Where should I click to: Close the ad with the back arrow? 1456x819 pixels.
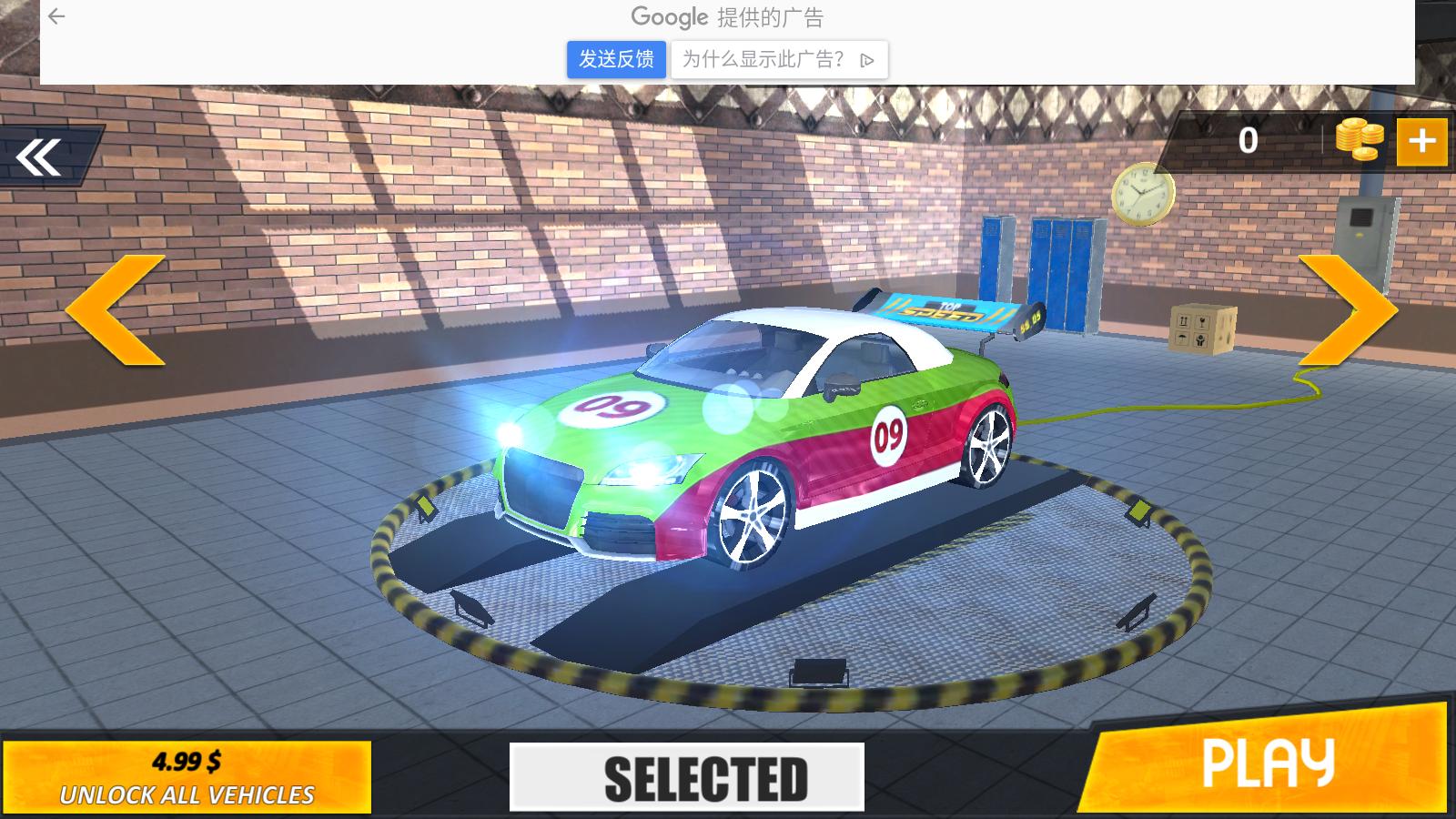point(56,16)
